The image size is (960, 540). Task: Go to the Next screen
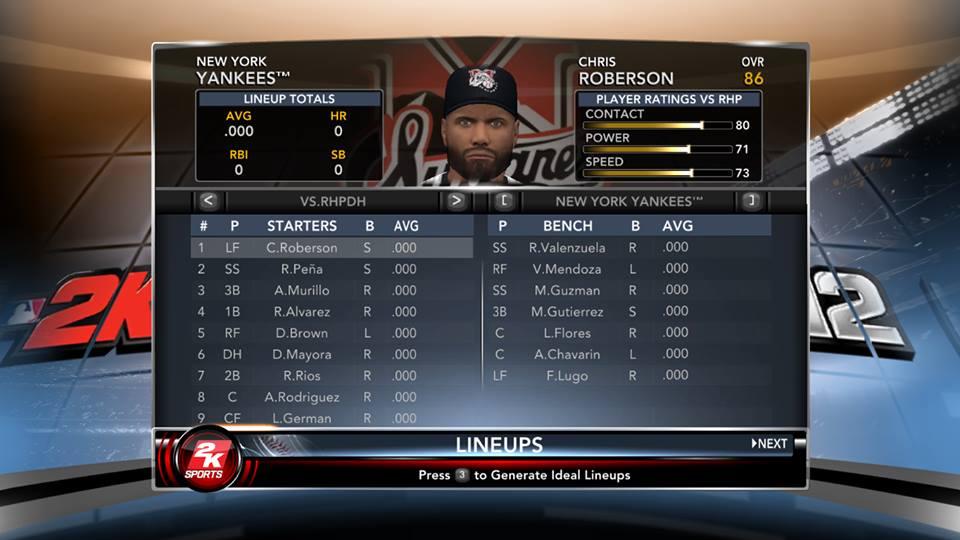(x=770, y=443)
